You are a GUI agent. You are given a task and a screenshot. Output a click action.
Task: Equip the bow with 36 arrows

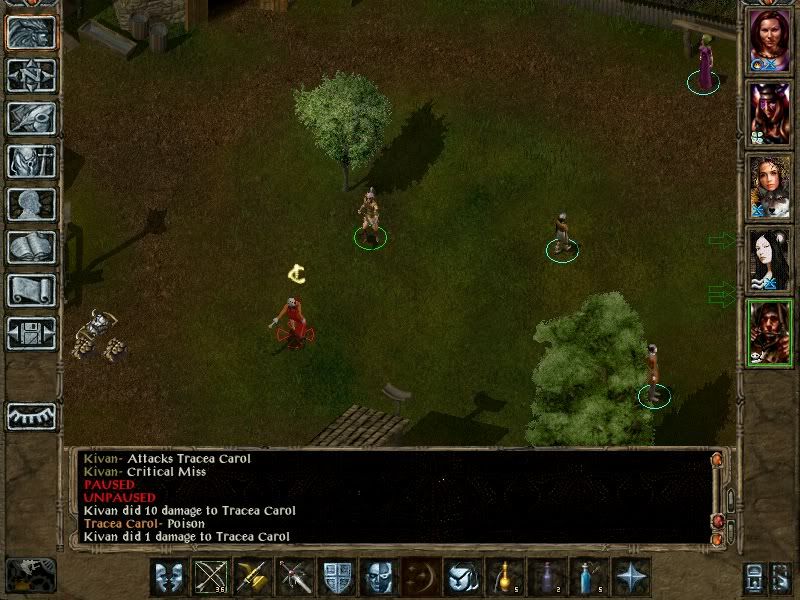[x=210, y=577]
